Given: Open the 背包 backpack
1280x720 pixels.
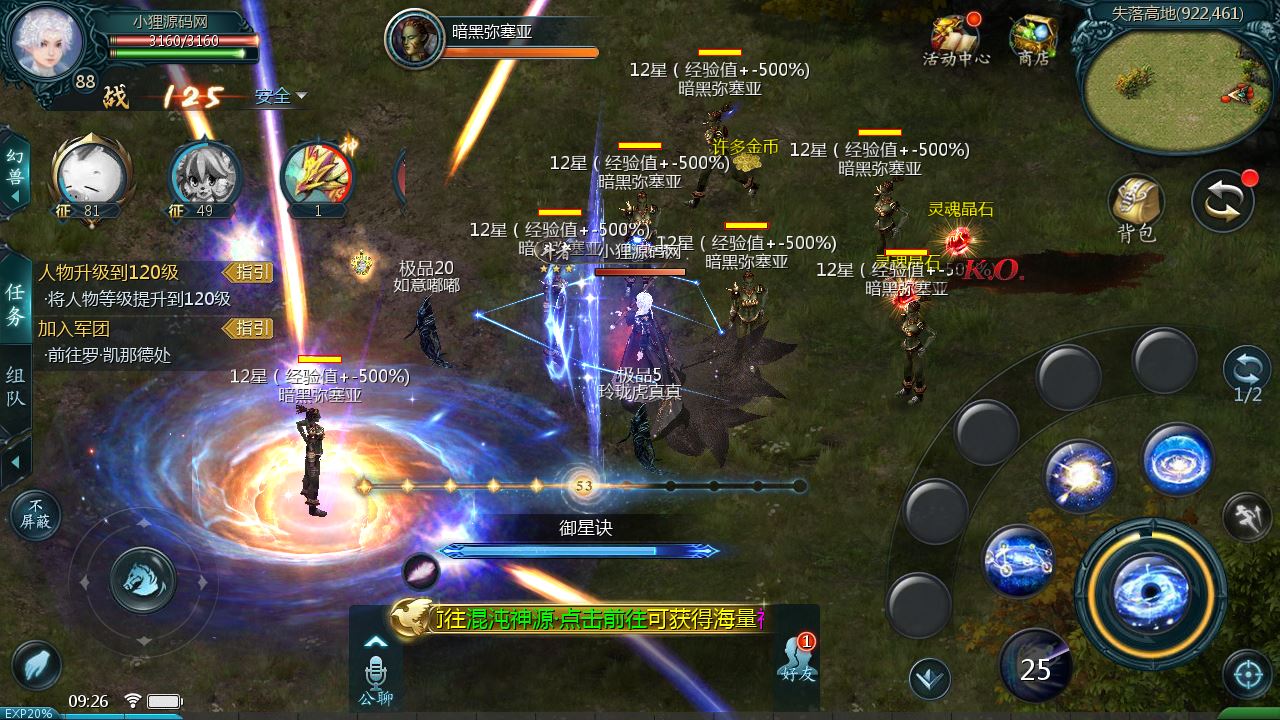Looking at the screenshot, I should 1136,208.
